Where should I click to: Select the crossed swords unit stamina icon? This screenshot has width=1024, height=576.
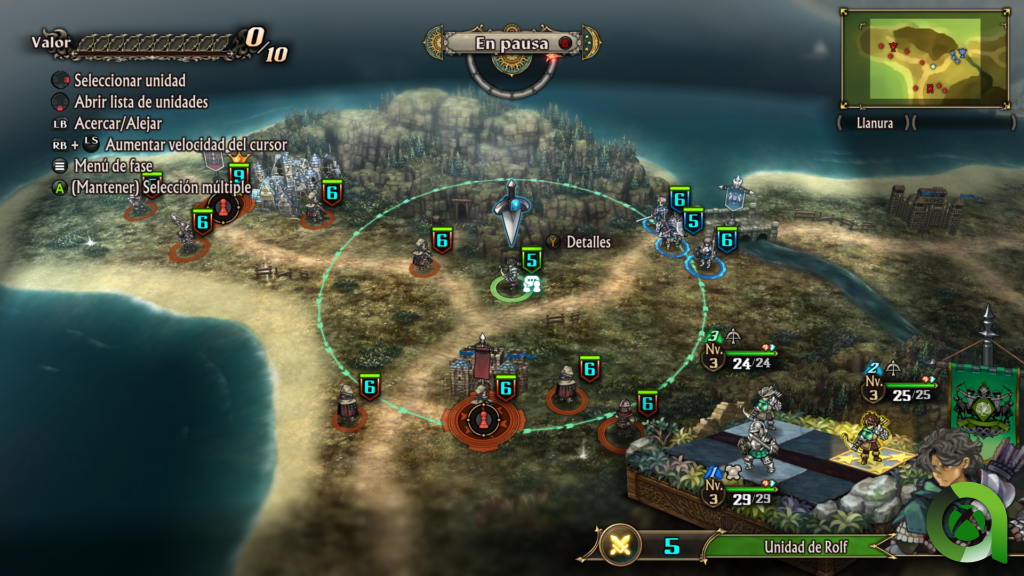pyautogui.click(x=622, y=546)
